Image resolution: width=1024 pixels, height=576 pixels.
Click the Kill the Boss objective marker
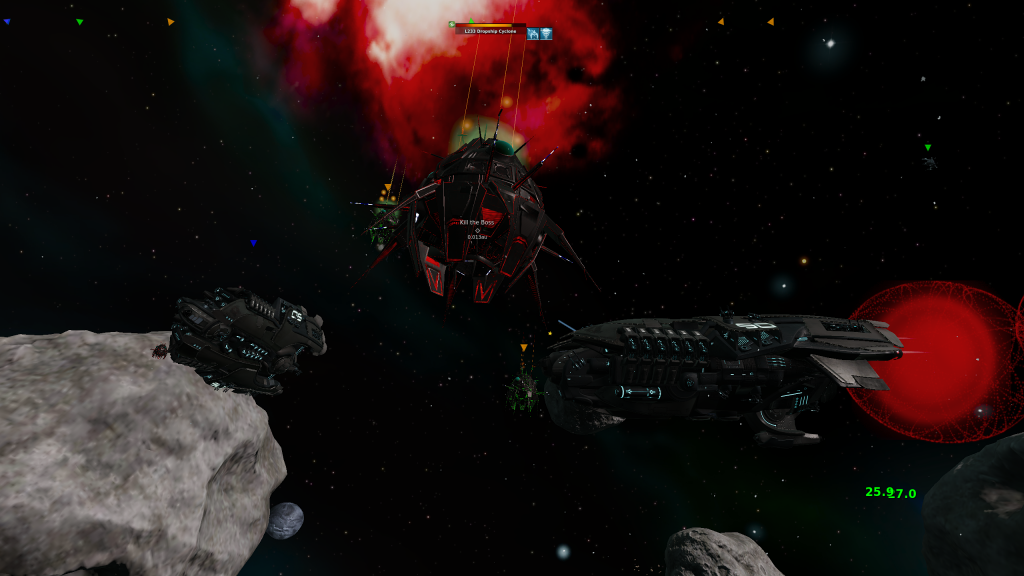click(x=477, y=222)
